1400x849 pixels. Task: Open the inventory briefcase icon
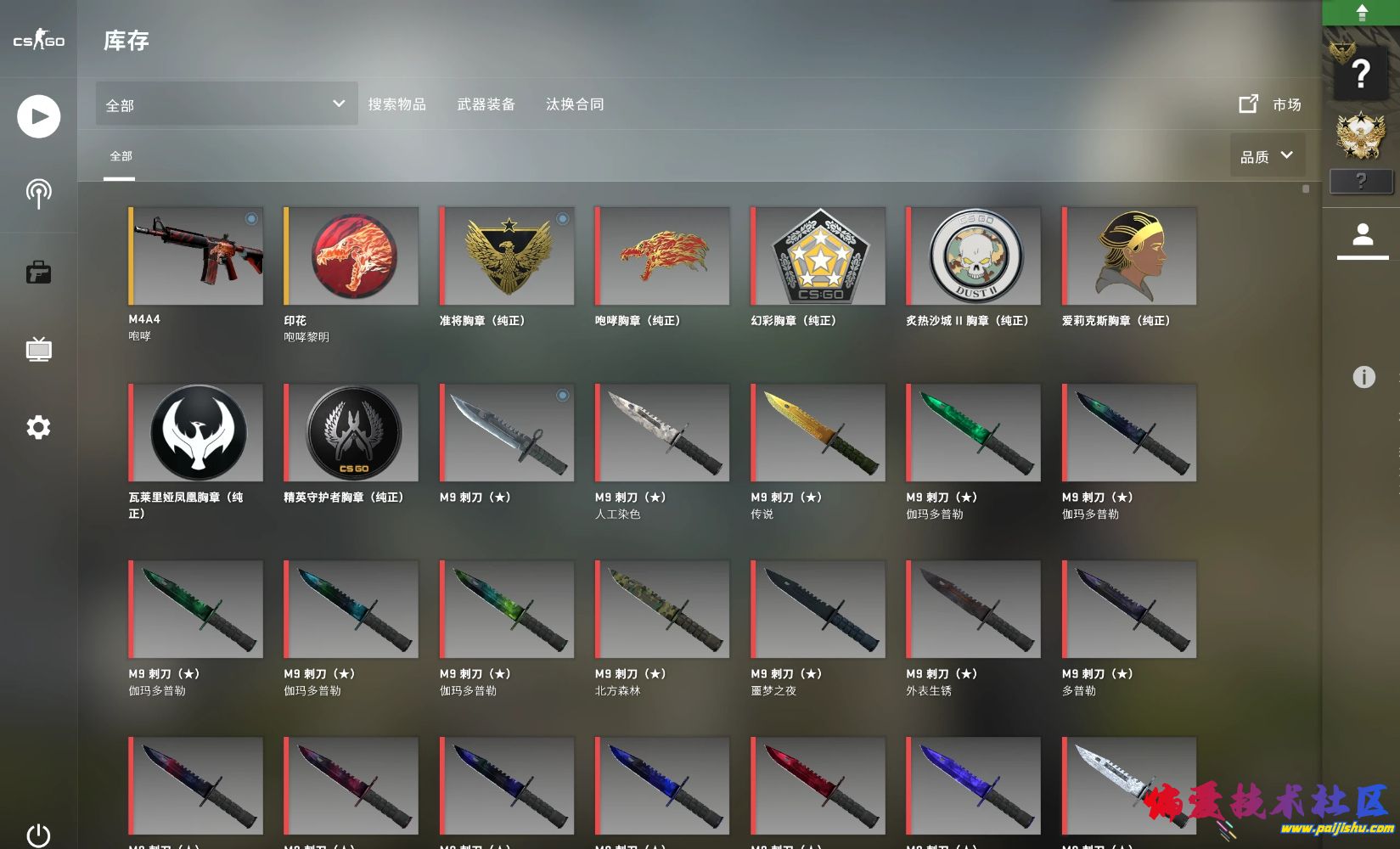(x=38, y=273)
